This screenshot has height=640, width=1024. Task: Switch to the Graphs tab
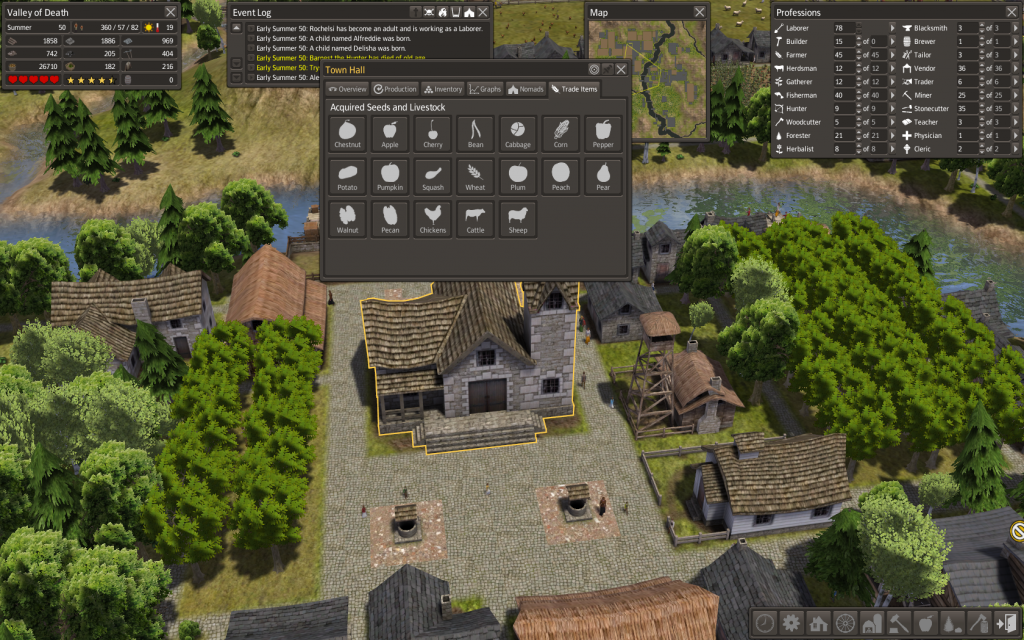tap(484, 89)
